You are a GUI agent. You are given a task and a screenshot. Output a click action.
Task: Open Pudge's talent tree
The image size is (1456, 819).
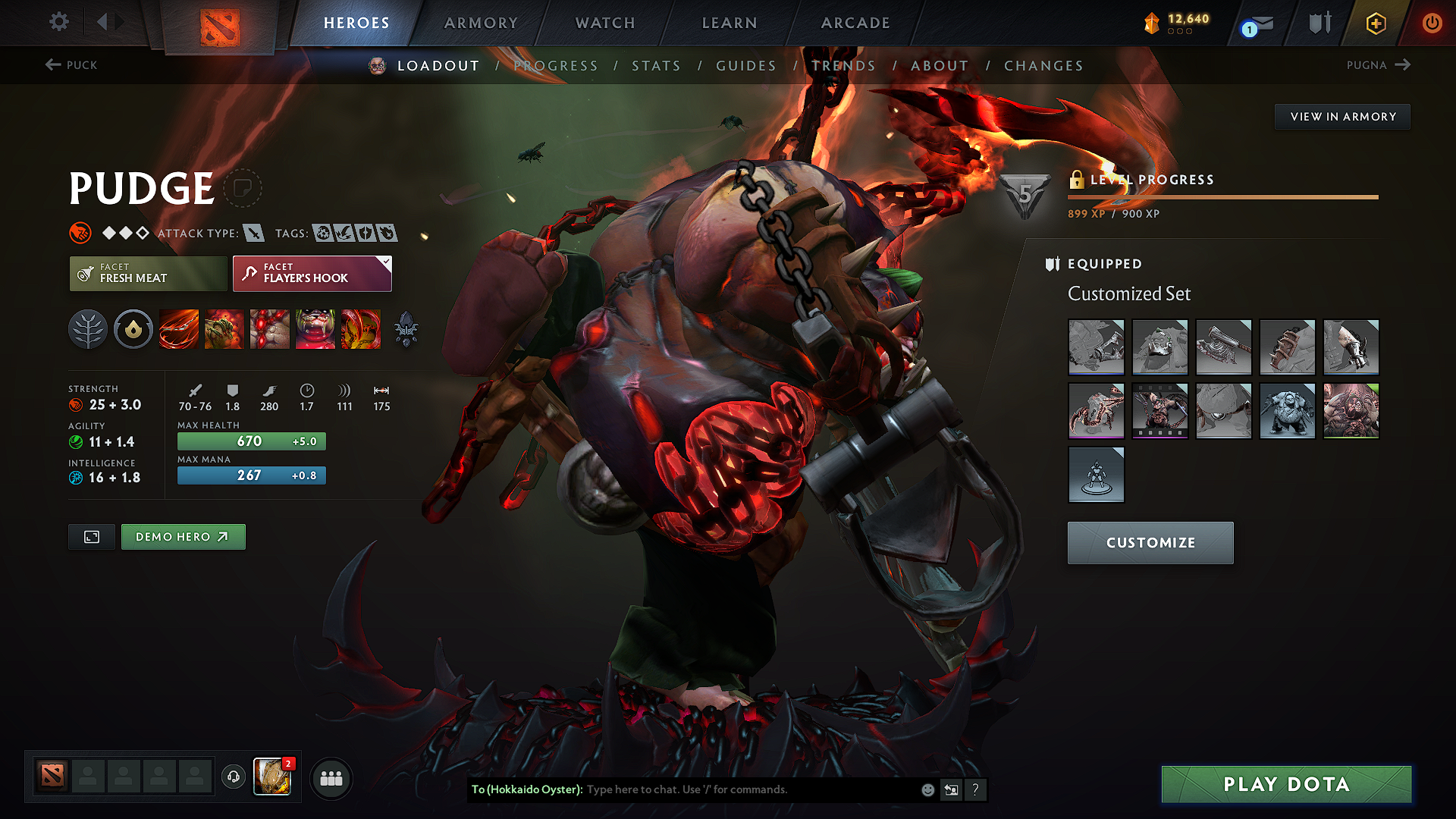tap(89, 329)
